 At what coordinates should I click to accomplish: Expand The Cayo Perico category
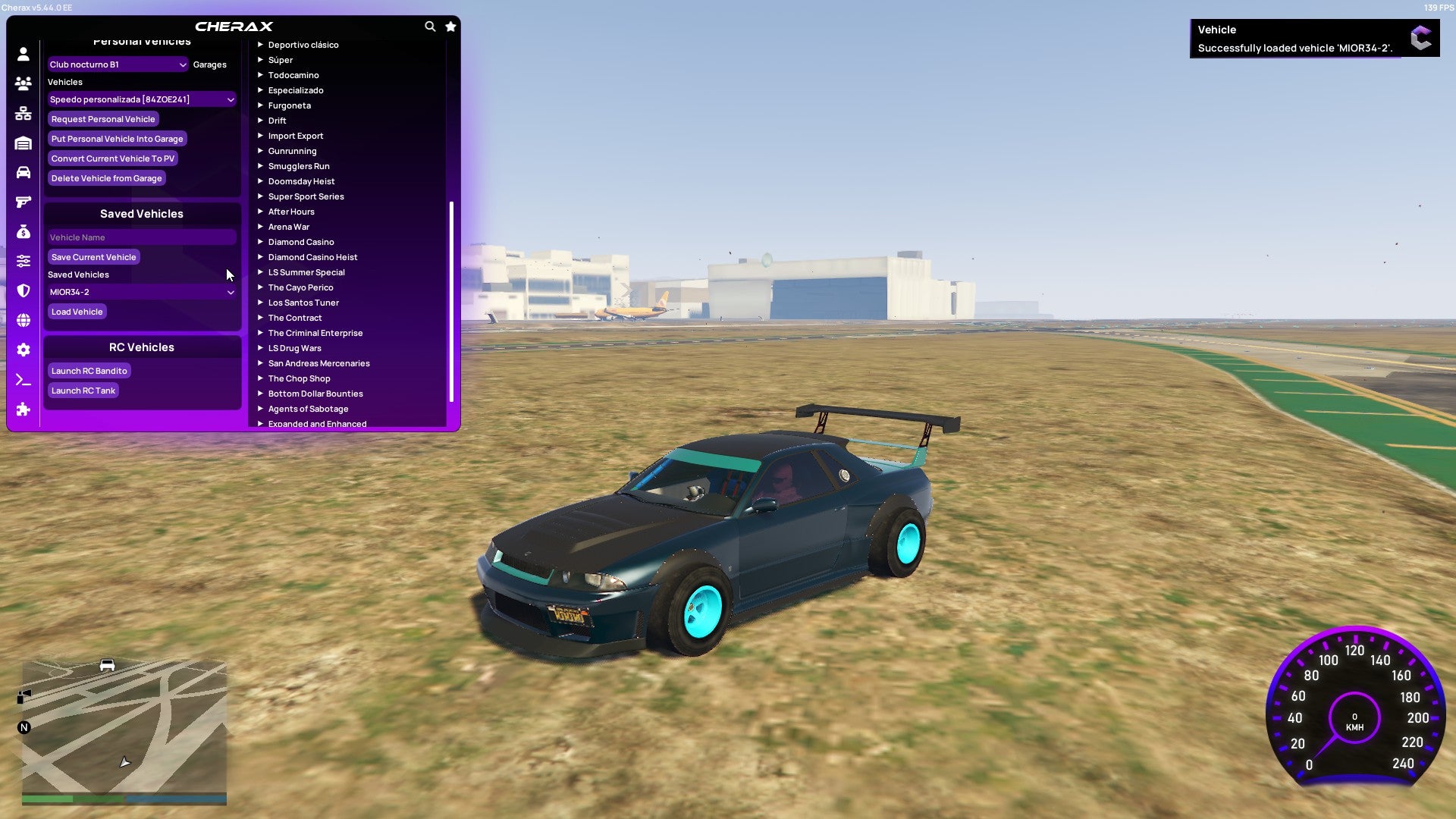pyautogui.click(x=300, y=287)
